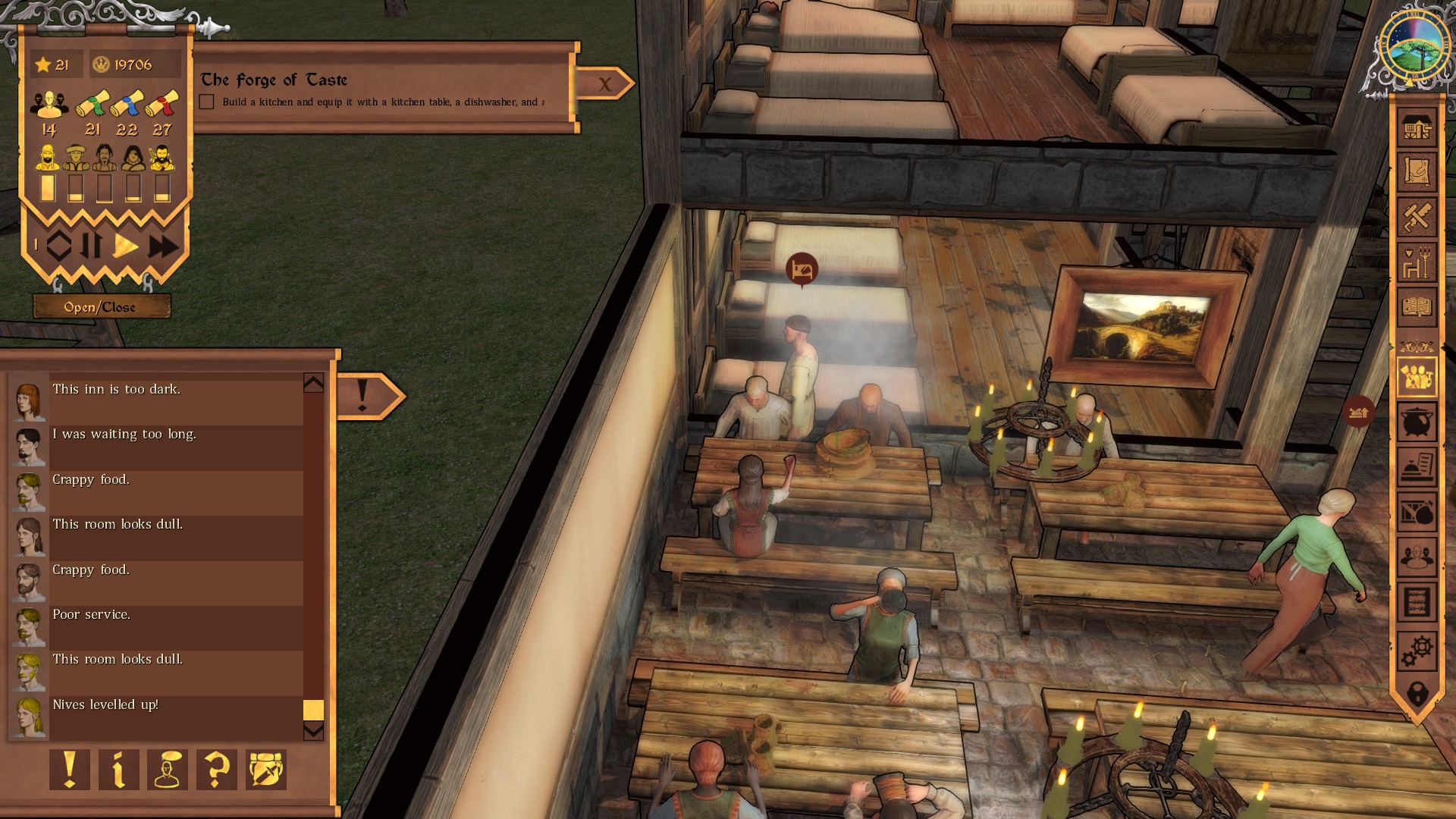
Task: Open the building construction menu
Action: 1417,129
